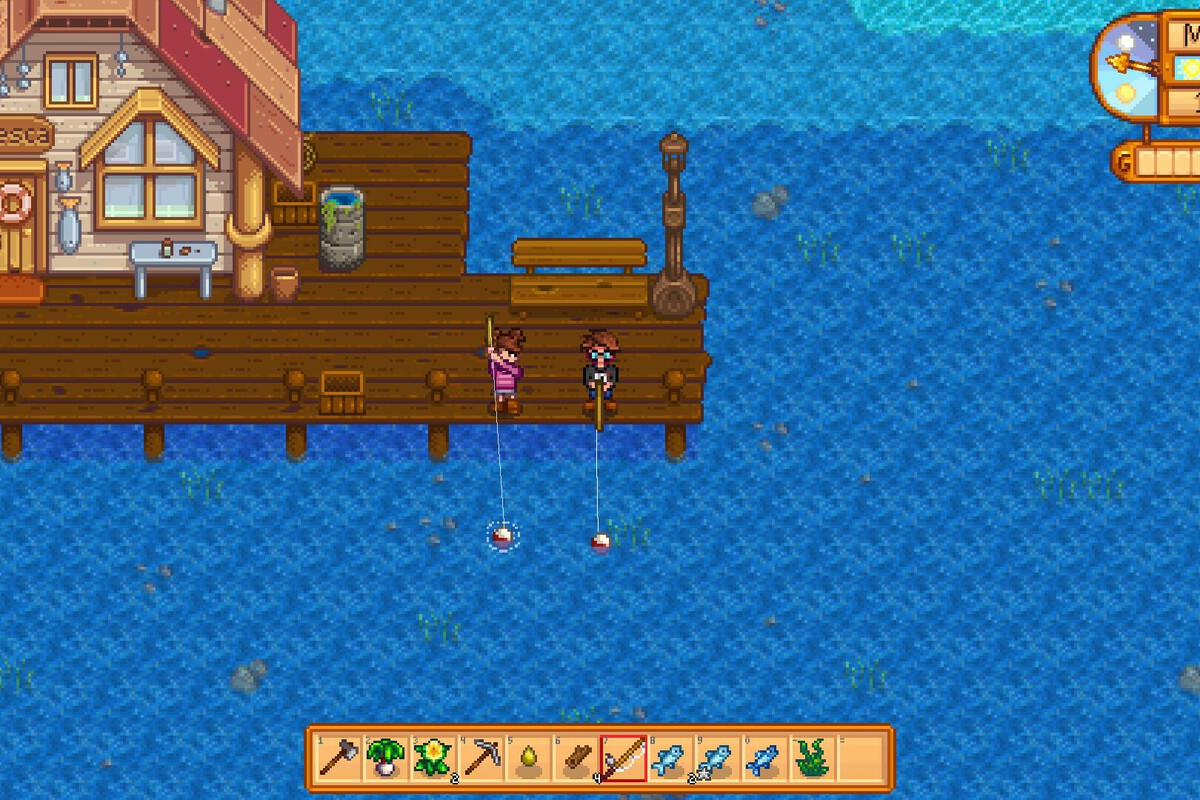Choose the leafy plant with white bulb
The image size is (1200, 800).
[x=383, y=759]
